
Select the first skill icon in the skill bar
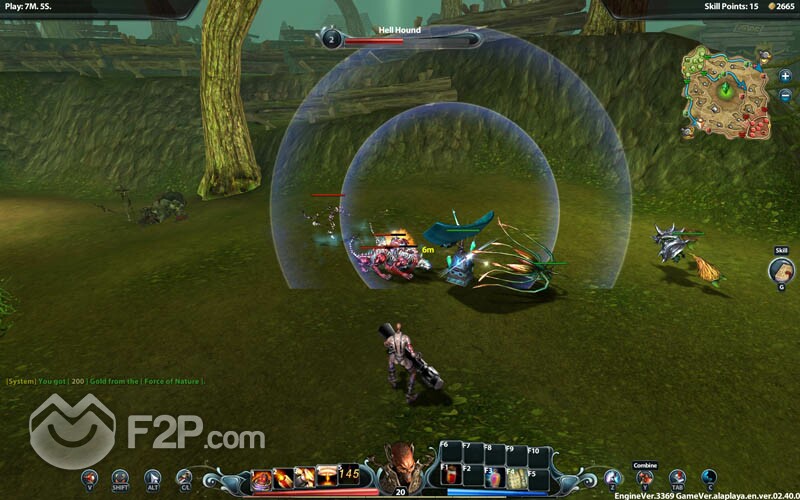(x=262, y=478)
